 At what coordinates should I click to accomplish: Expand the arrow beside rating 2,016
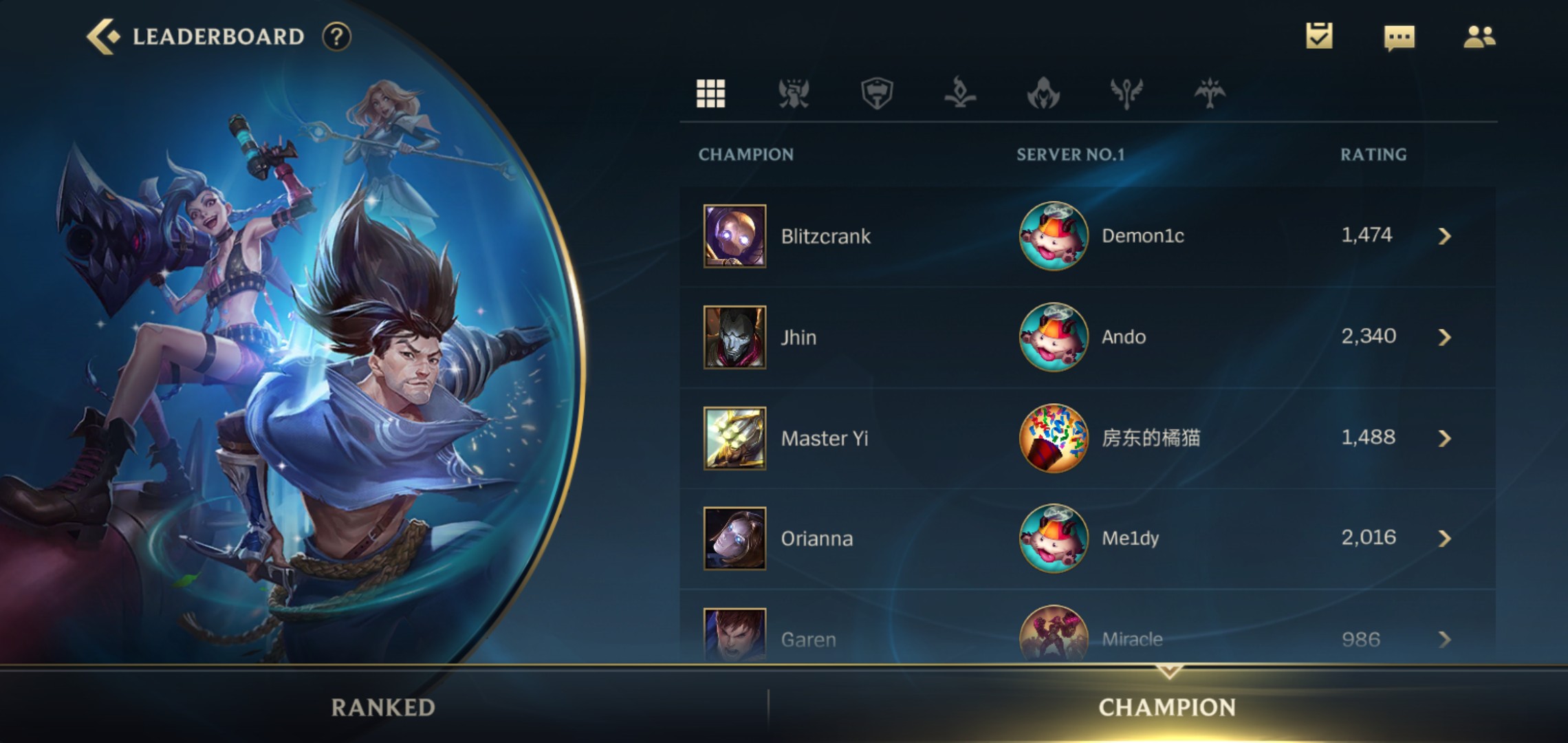pos(1444,539)
